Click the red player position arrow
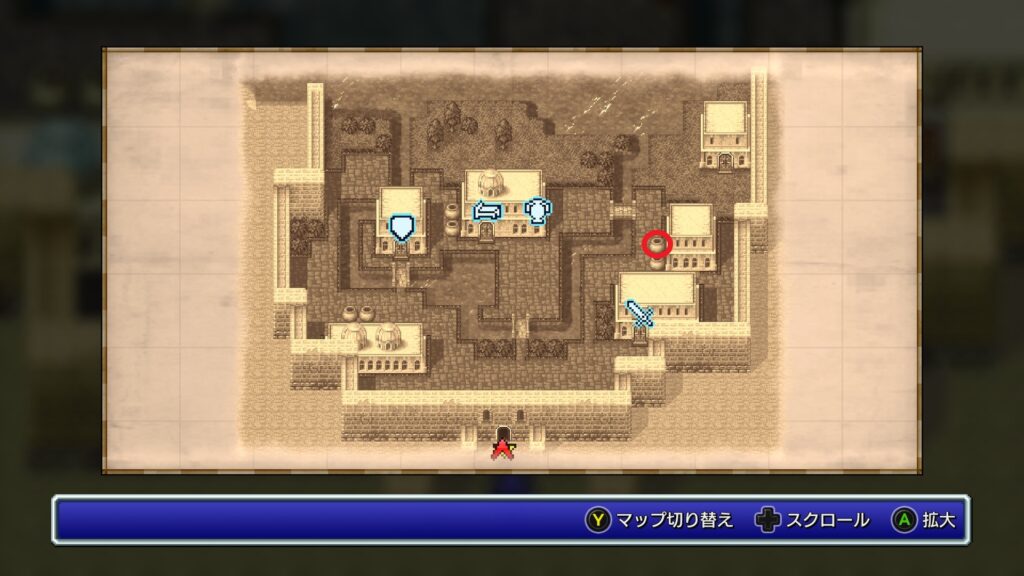 pos(502,447)
